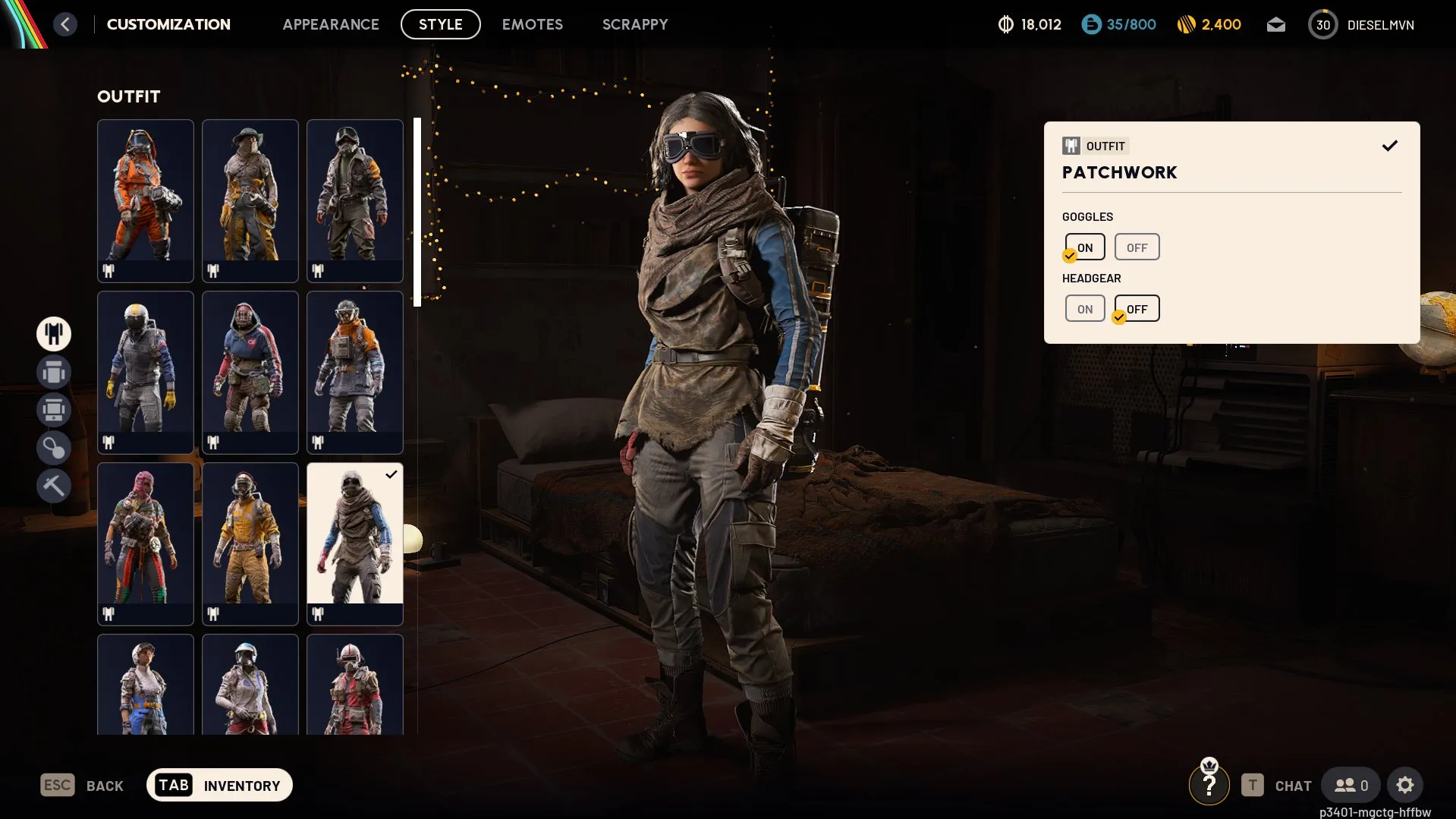Switch to the Appearance tab
The image size is (1456, 819).
tap(331, 24)
